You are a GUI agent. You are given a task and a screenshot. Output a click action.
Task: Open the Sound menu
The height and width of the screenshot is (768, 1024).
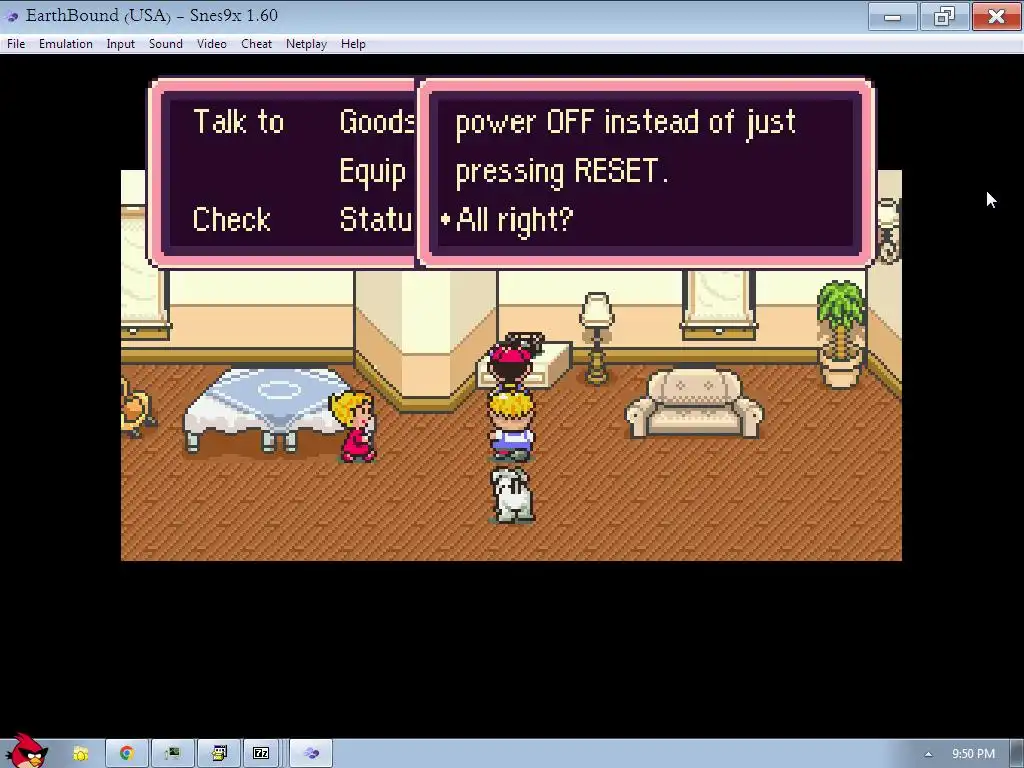(x=166, y=44)
